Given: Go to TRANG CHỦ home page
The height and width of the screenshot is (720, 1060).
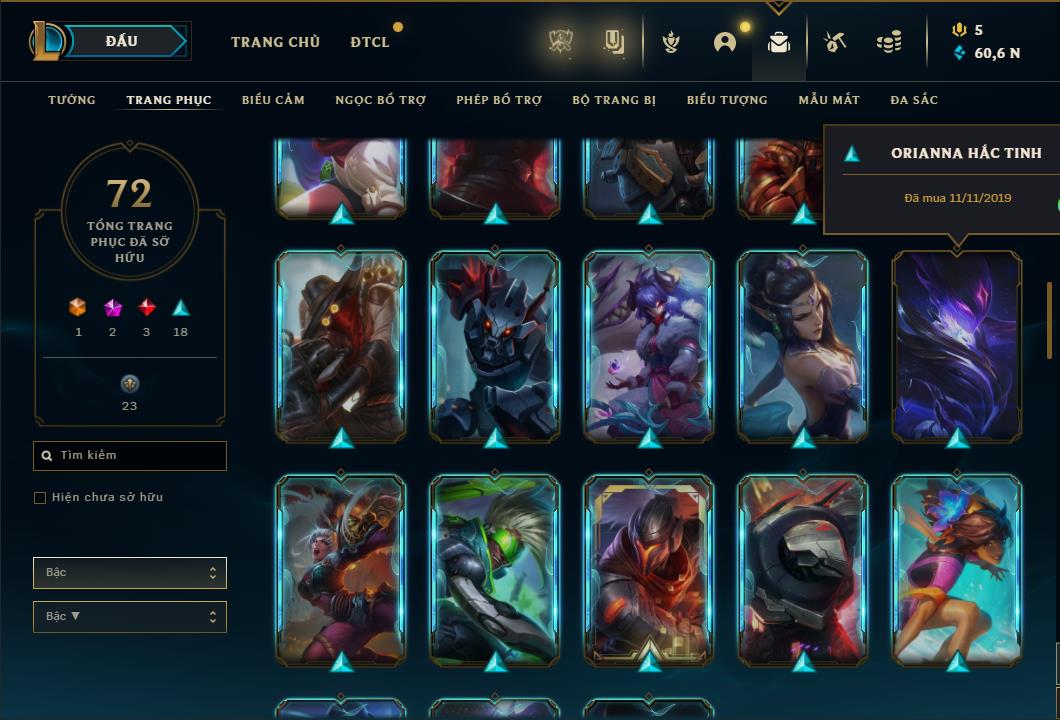Looking at the screenshot, I should pos(275,42).
